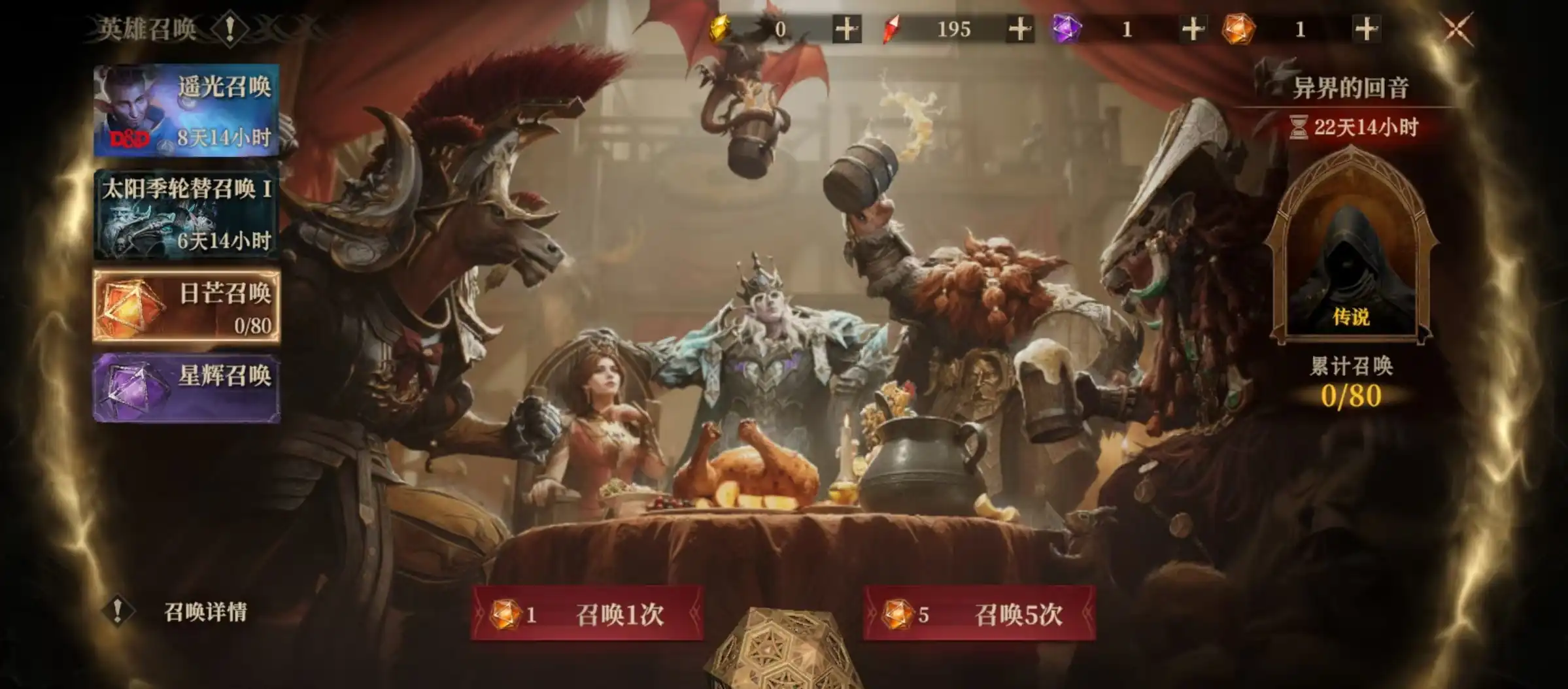This screenshot has height=689, width=1568.
Task: Add more gold gem currency
Action: 847,29
